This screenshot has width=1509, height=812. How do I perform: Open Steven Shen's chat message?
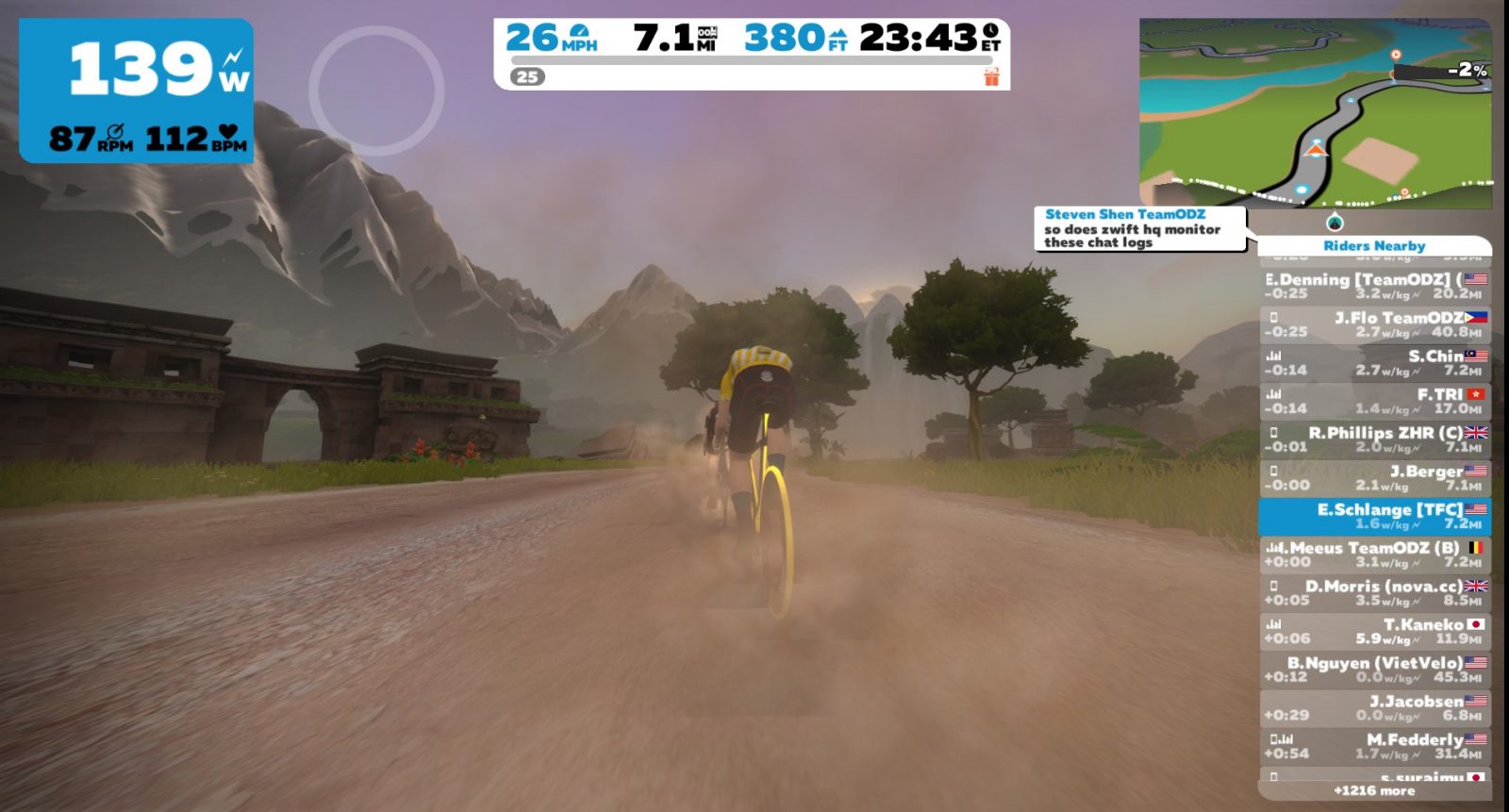point(1139,229)
